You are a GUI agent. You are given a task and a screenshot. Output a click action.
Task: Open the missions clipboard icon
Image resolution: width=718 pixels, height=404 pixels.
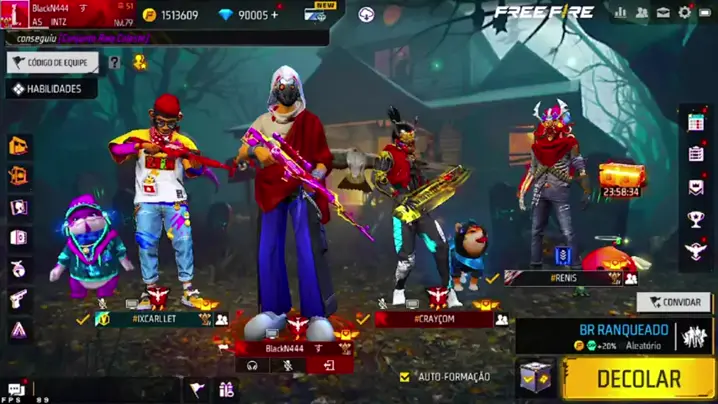pyautogui.click(x=696, y=154)
